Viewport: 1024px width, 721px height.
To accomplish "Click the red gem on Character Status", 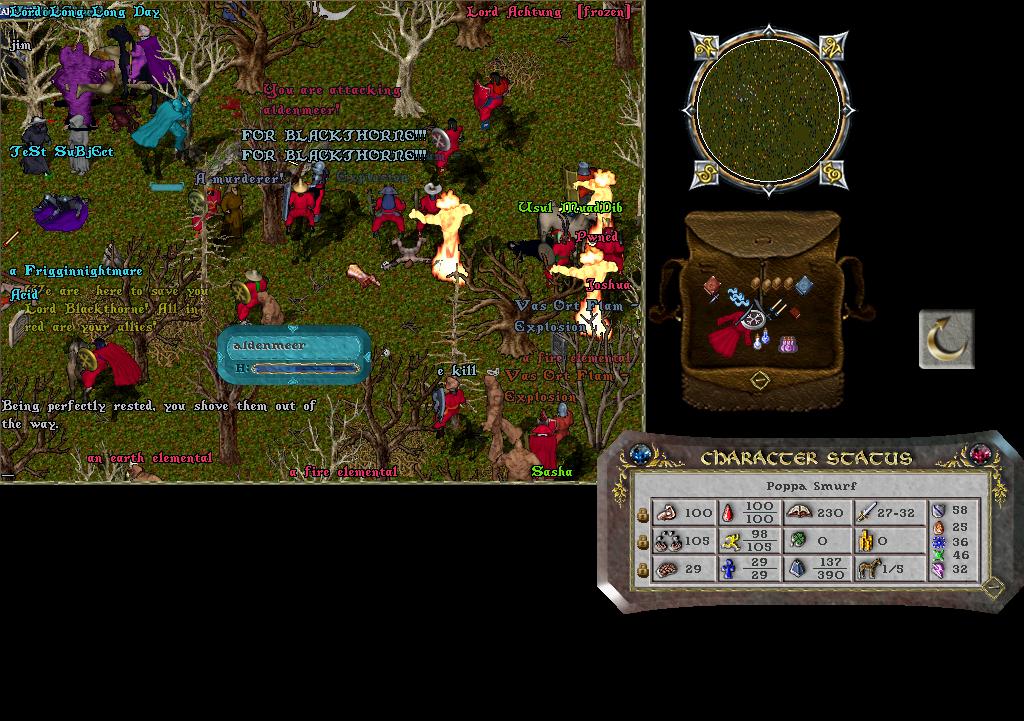I will (978, 455).
